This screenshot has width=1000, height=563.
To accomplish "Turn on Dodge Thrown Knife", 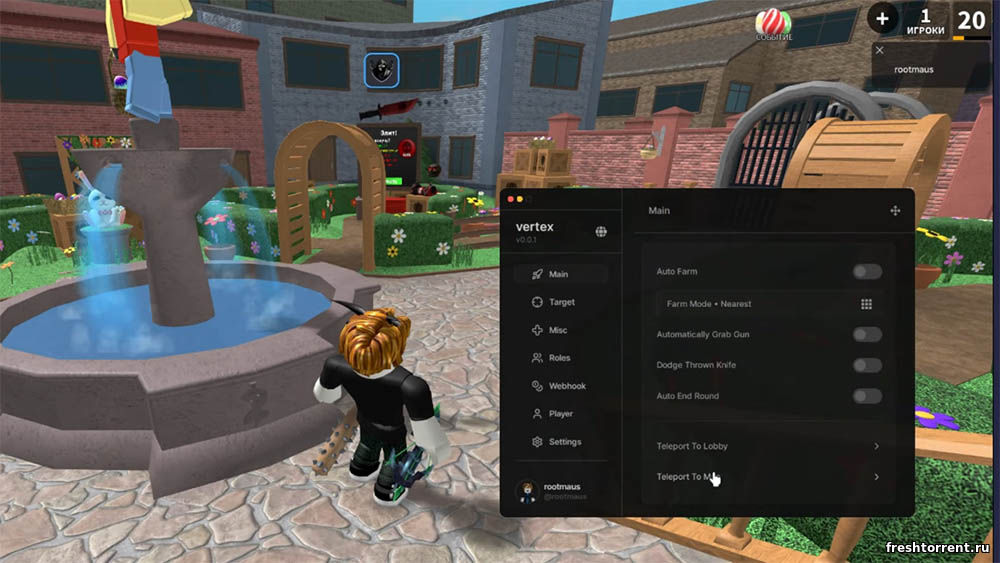I will (867, 366).
